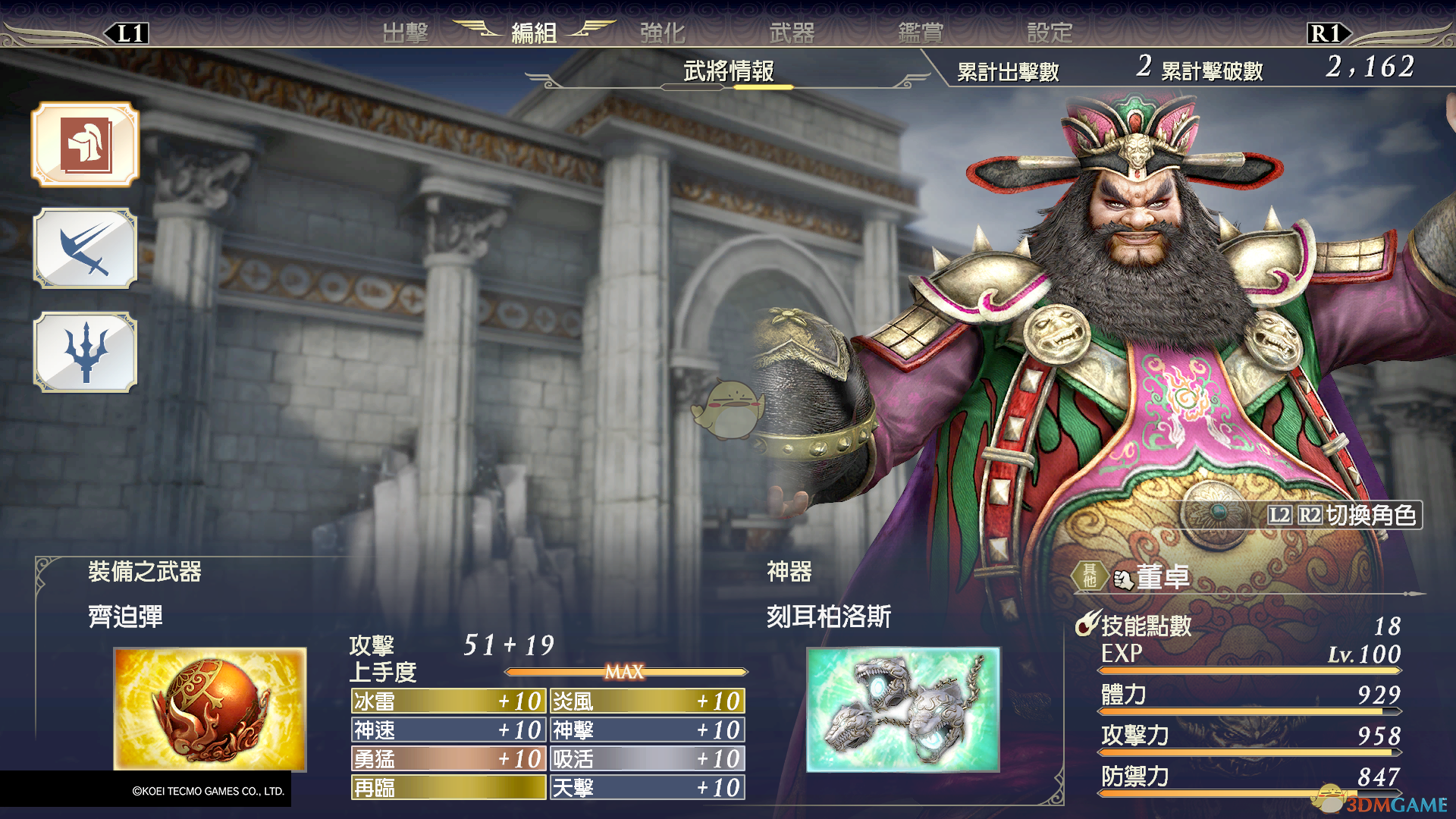Go to the 武器 tab

pos(792,33)
